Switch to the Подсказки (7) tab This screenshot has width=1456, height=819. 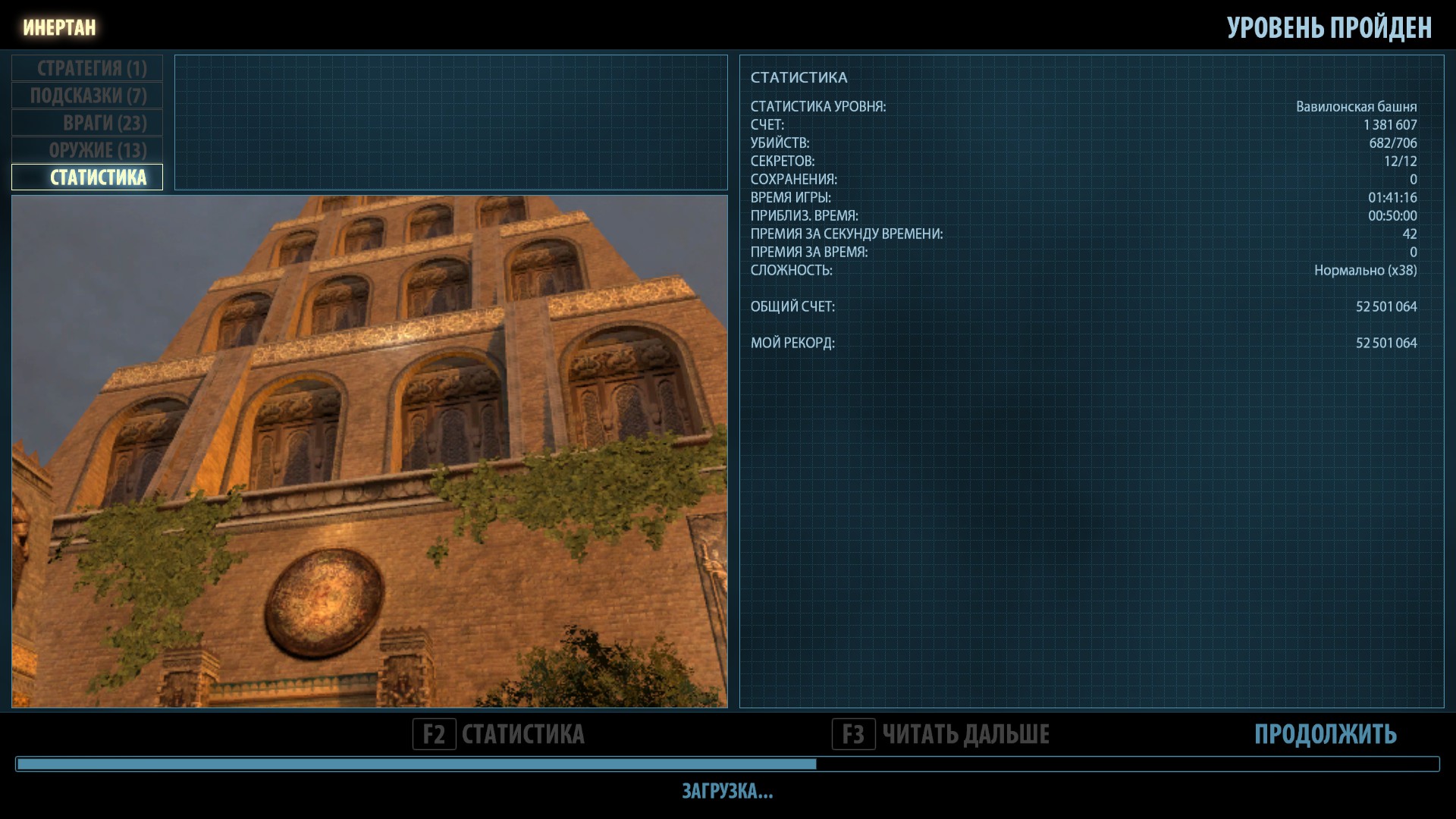88,96
